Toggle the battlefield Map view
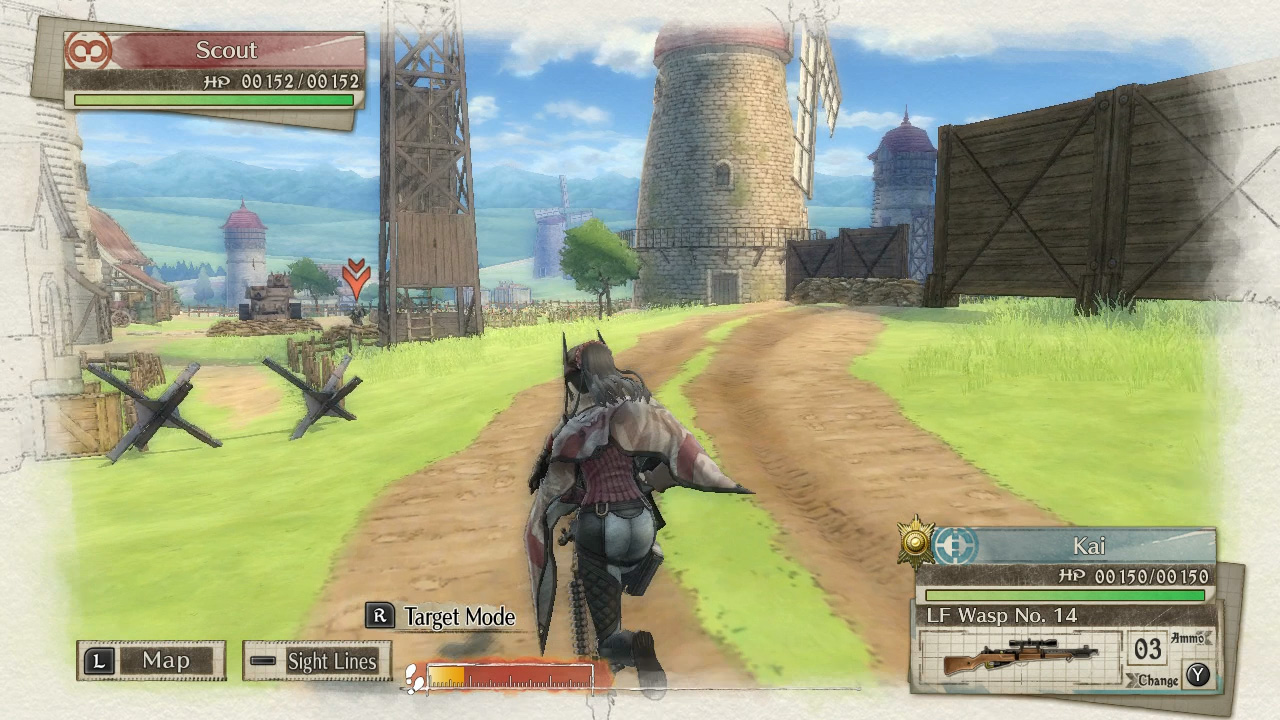 pyautogui.click(x=165, y=661)
